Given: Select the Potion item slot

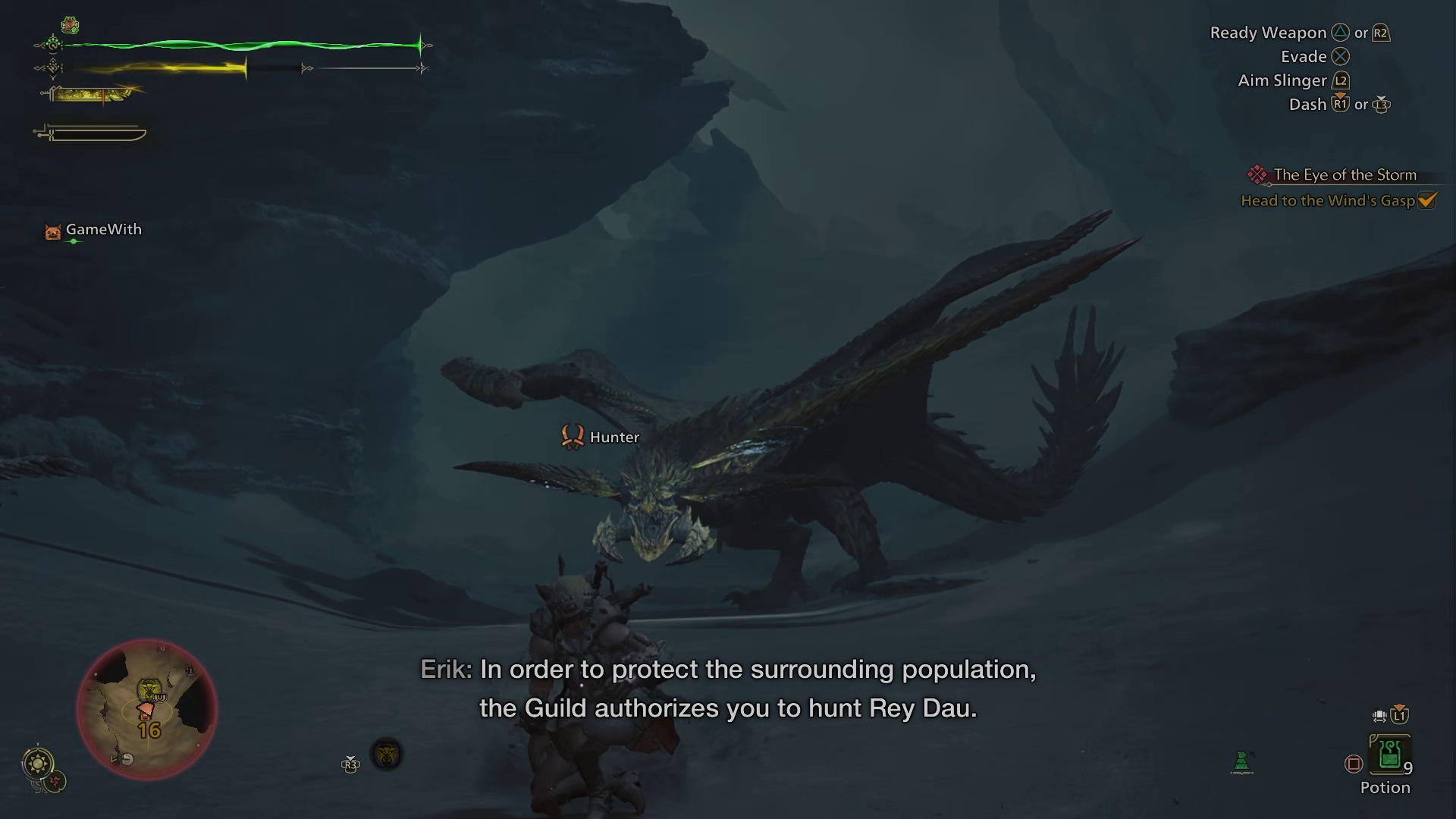Looking at the screenshot, I should tap(1389, 755).
